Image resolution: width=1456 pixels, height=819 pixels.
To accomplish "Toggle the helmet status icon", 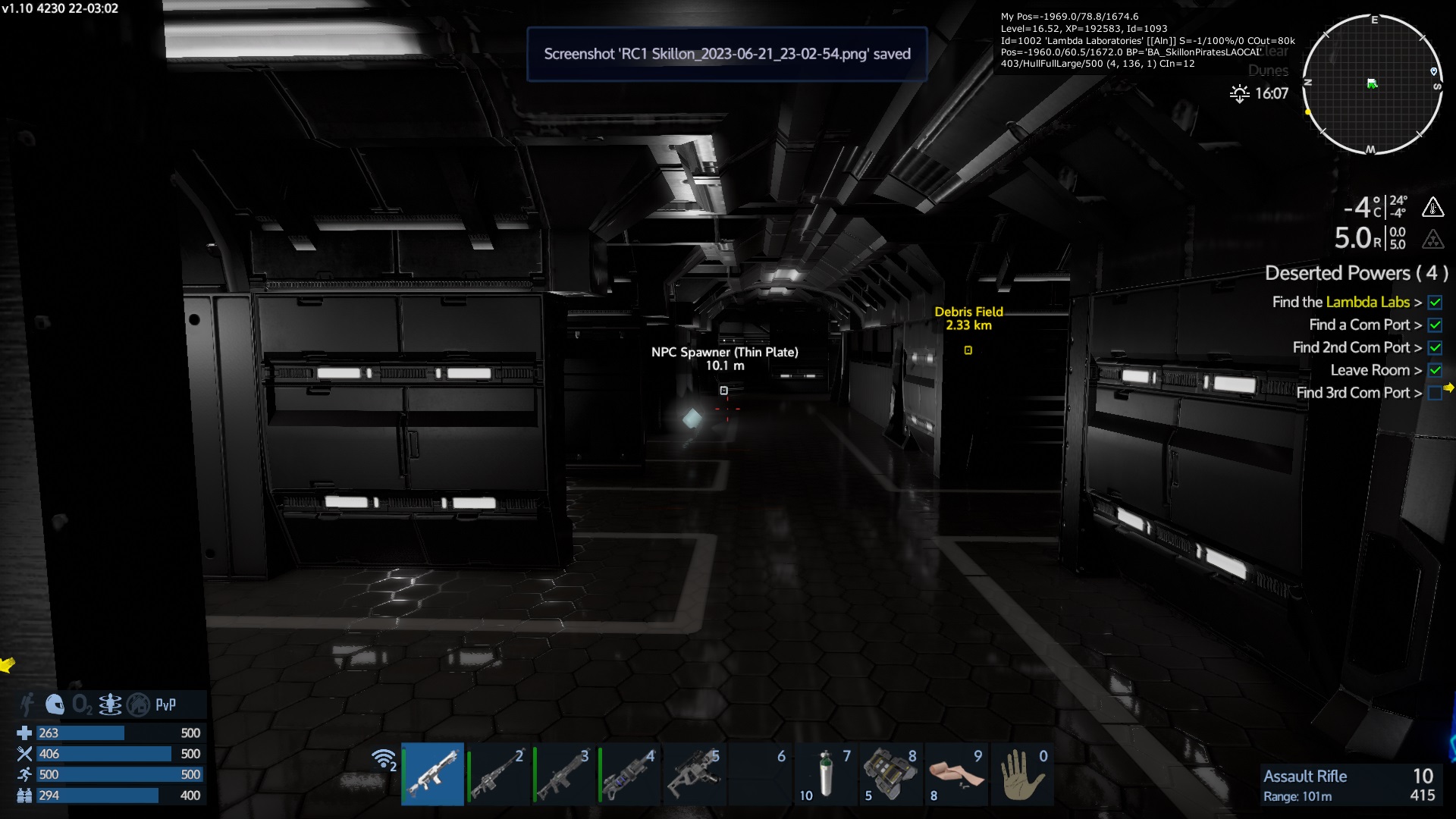I will (55, 704).
